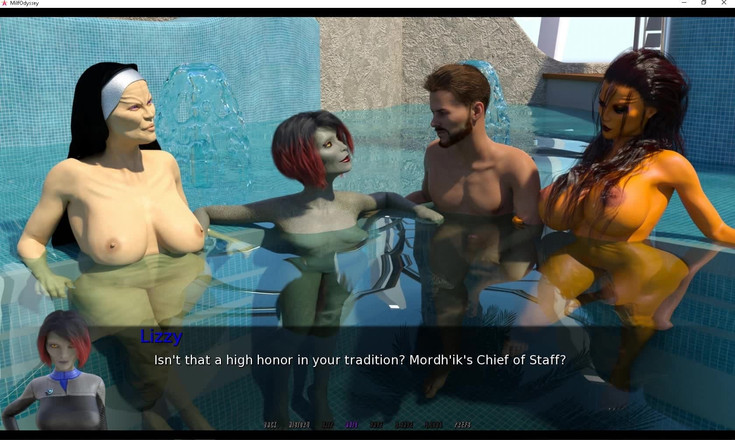Open the Save game screen

click(x=377, y=425)
